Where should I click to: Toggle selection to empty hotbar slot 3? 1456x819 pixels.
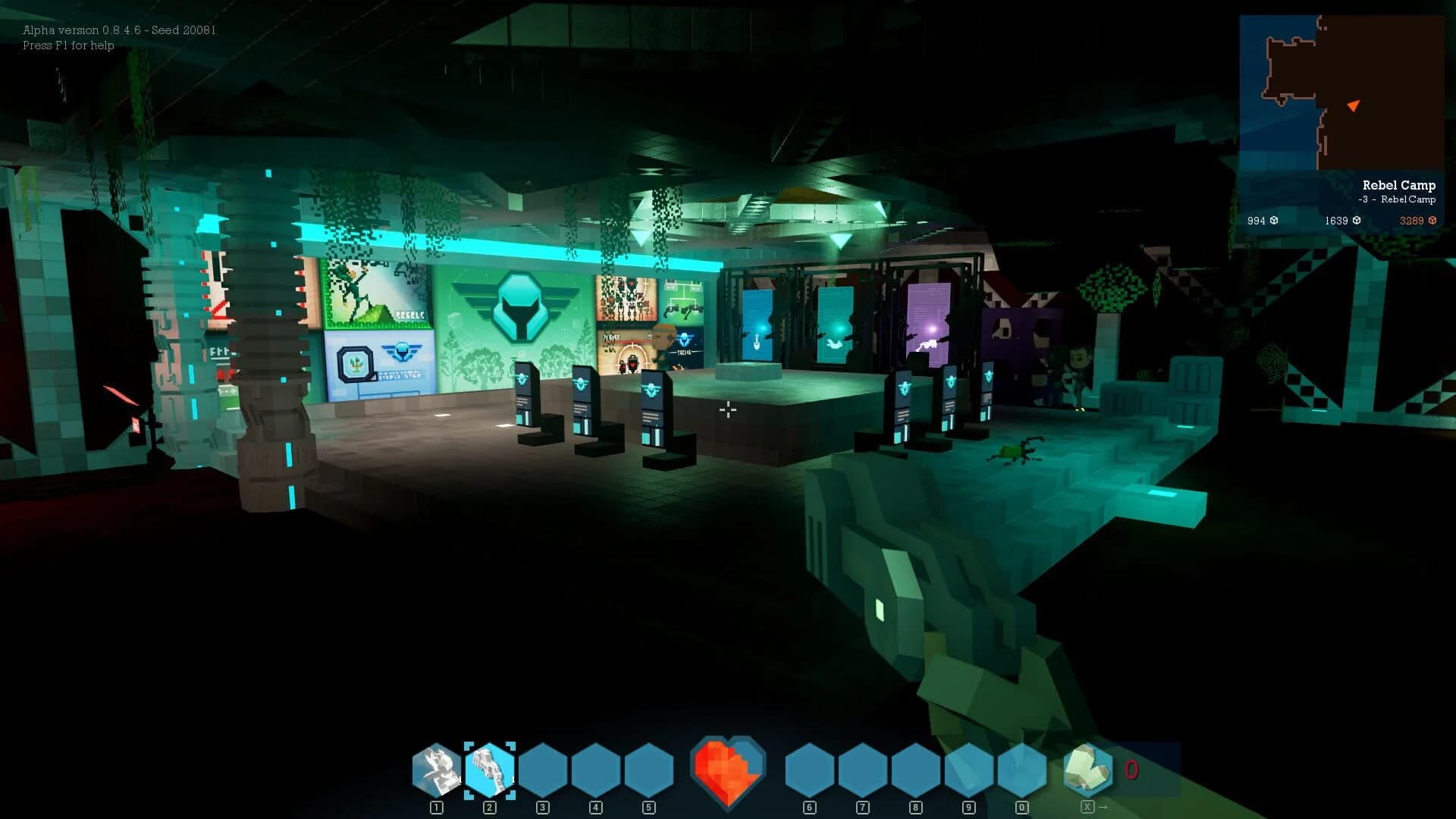[542, 770]
